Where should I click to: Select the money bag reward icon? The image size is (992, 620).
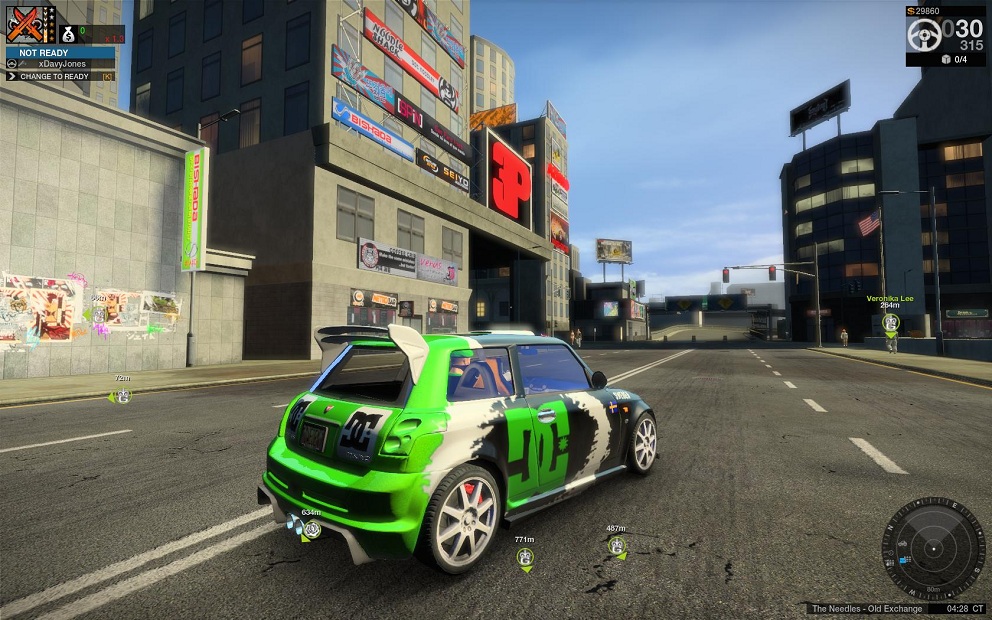[x=68, y=35]
